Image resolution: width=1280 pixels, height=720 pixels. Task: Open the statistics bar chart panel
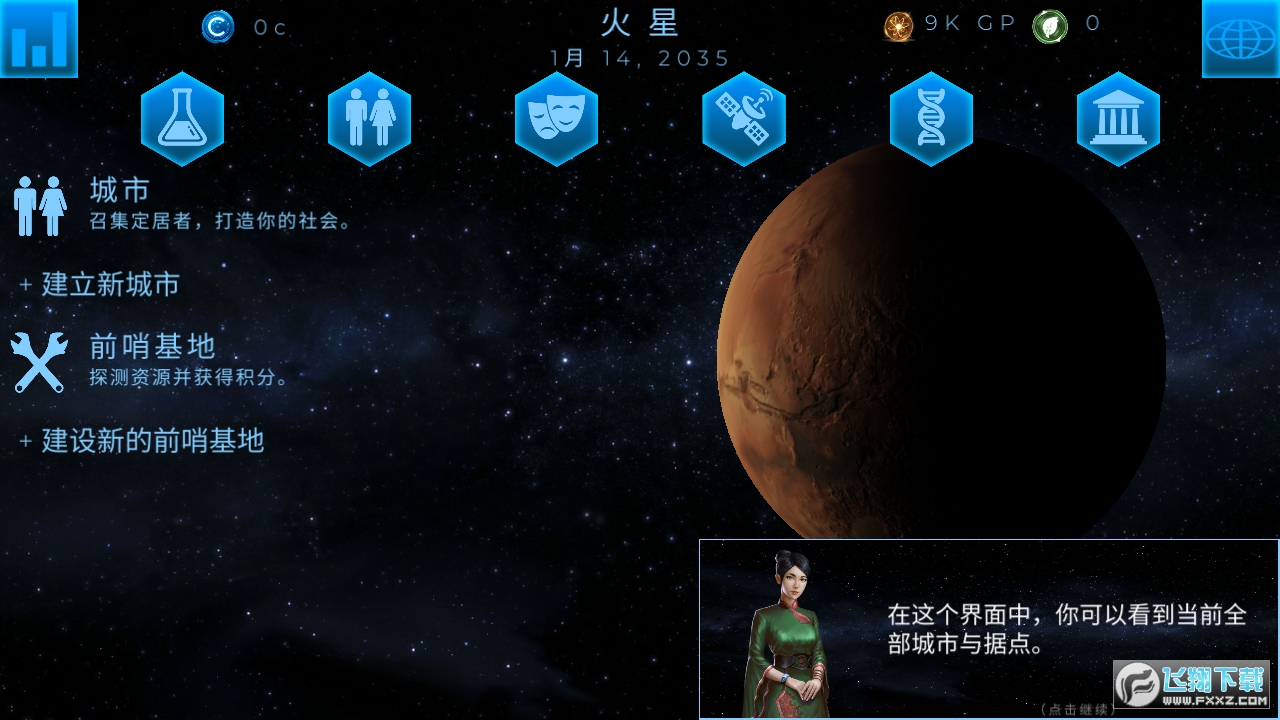39,39
